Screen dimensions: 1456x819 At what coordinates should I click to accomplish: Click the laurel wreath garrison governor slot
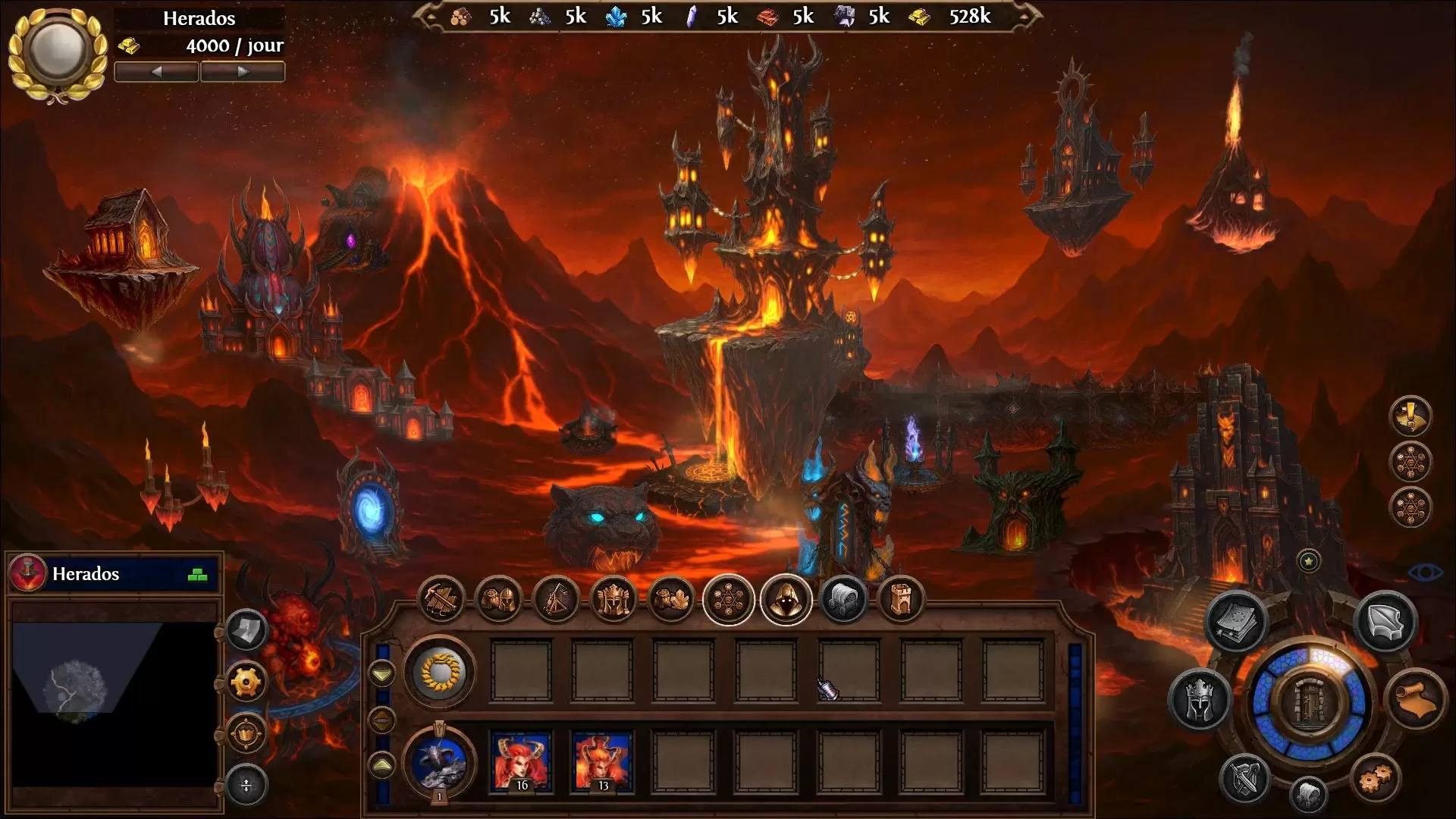[x=439, y=672]
